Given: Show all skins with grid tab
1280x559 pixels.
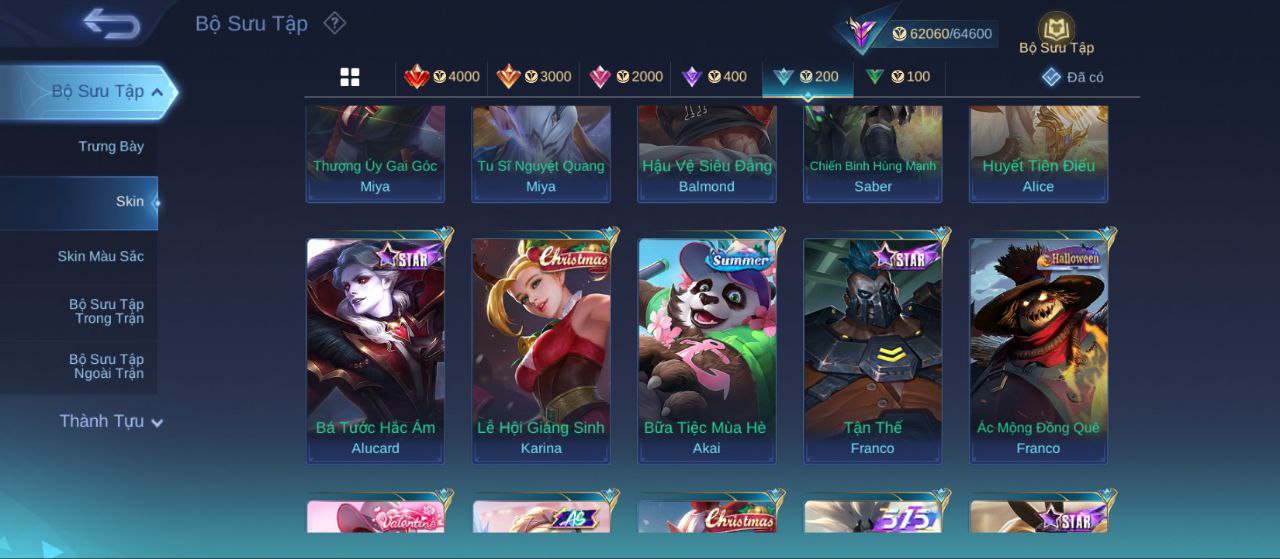Looking at the screenshot, I should [350, 77].
